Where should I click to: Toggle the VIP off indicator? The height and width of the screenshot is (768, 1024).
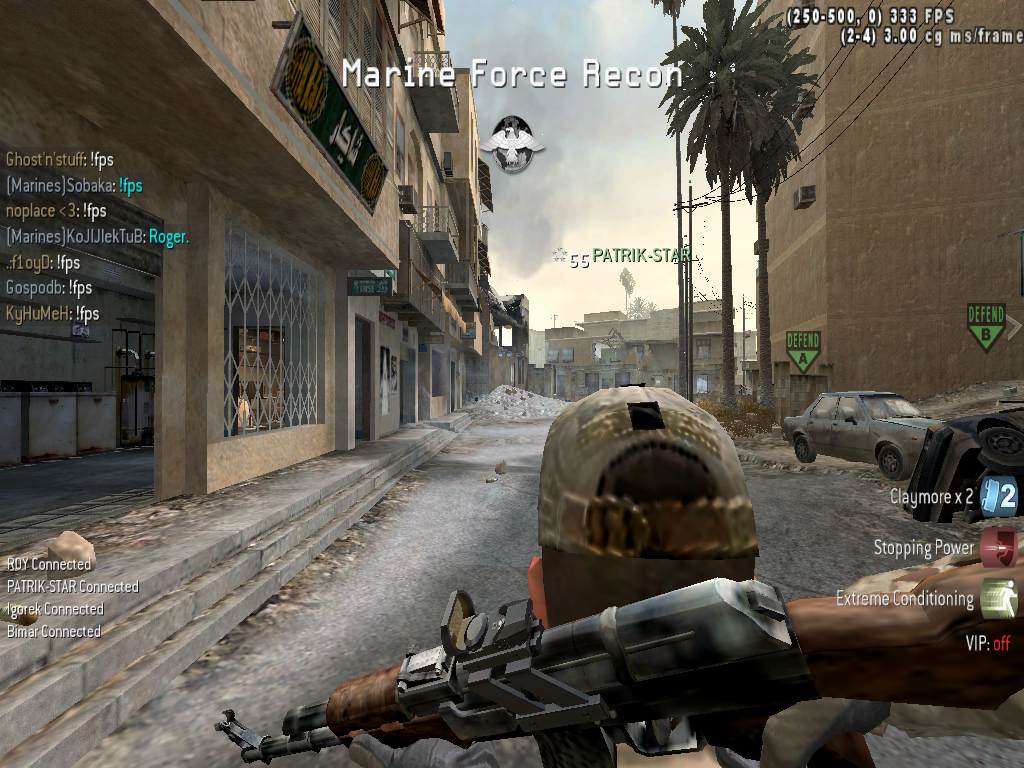point(987,644)
